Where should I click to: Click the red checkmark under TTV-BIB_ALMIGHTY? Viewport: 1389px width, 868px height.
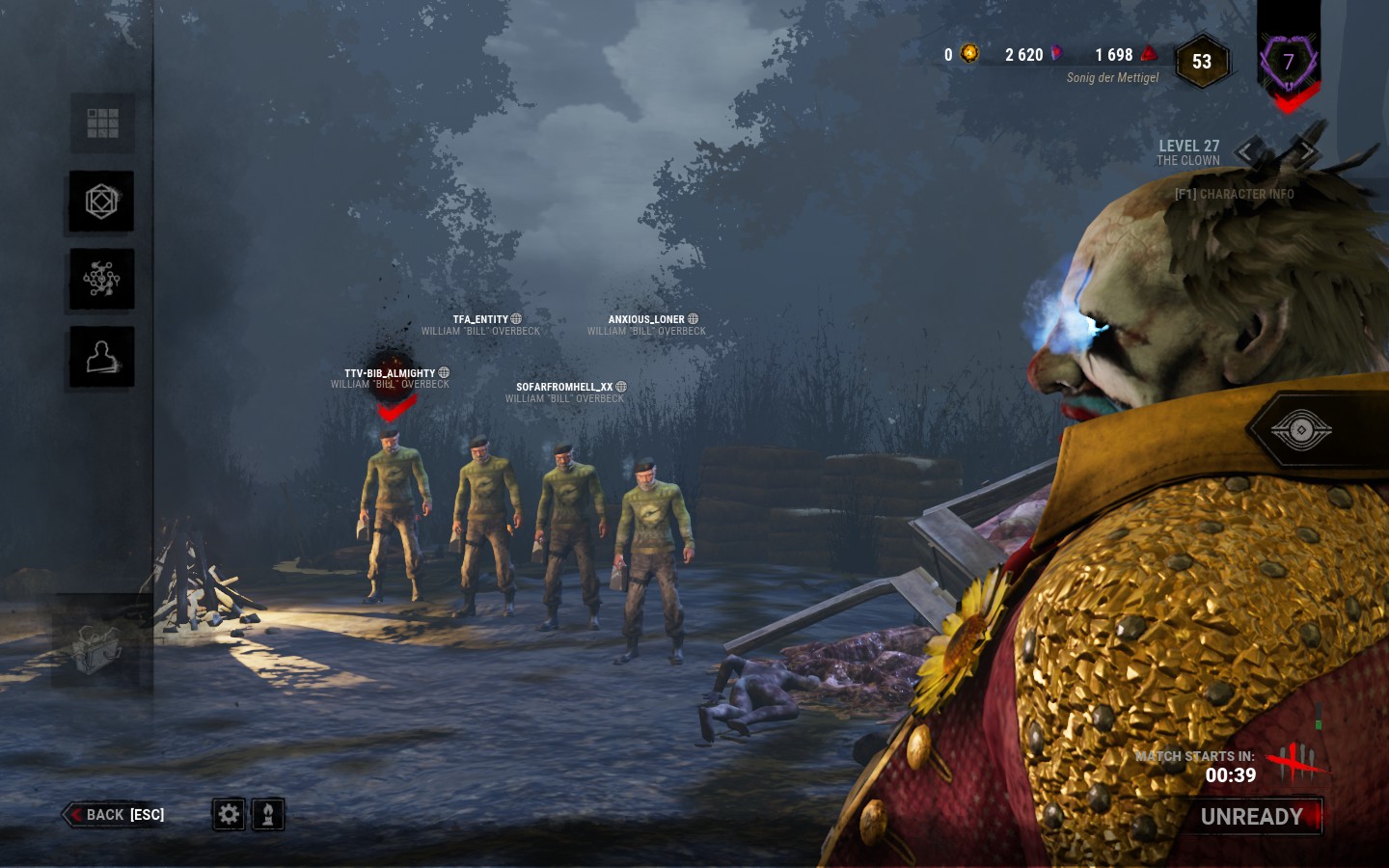[x=394, y=409]
